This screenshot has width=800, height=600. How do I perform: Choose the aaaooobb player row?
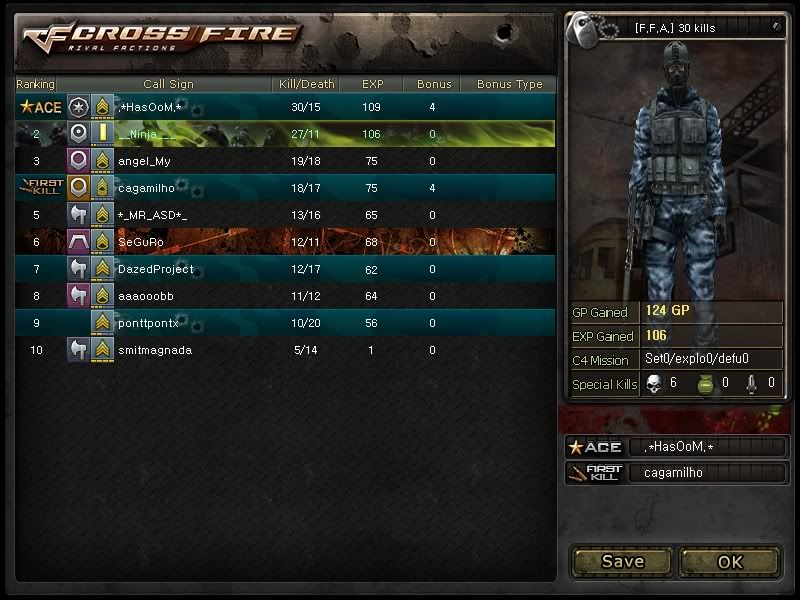[x=285, y=296]
